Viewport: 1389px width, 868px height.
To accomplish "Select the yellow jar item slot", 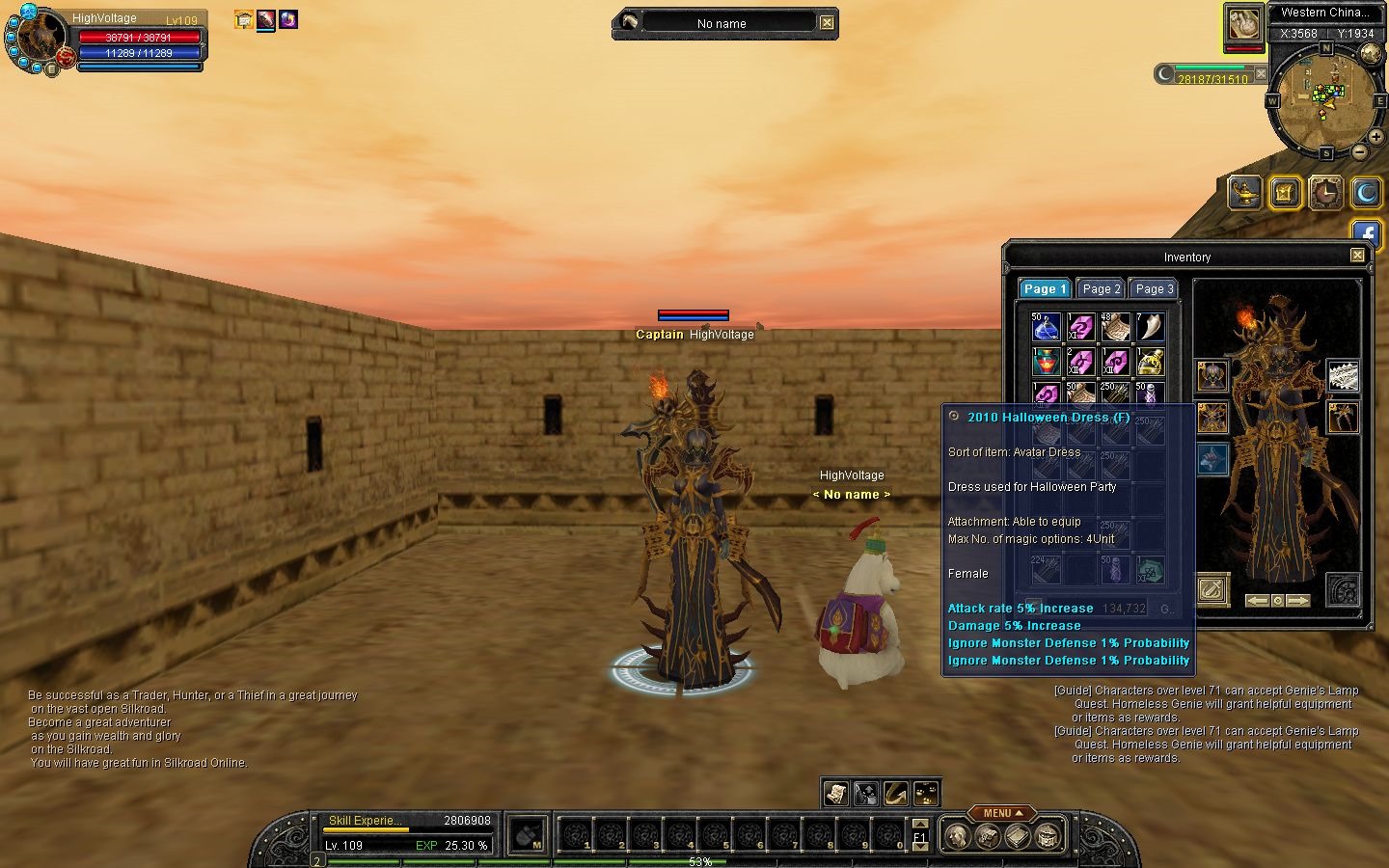I will click(1150, 362).
